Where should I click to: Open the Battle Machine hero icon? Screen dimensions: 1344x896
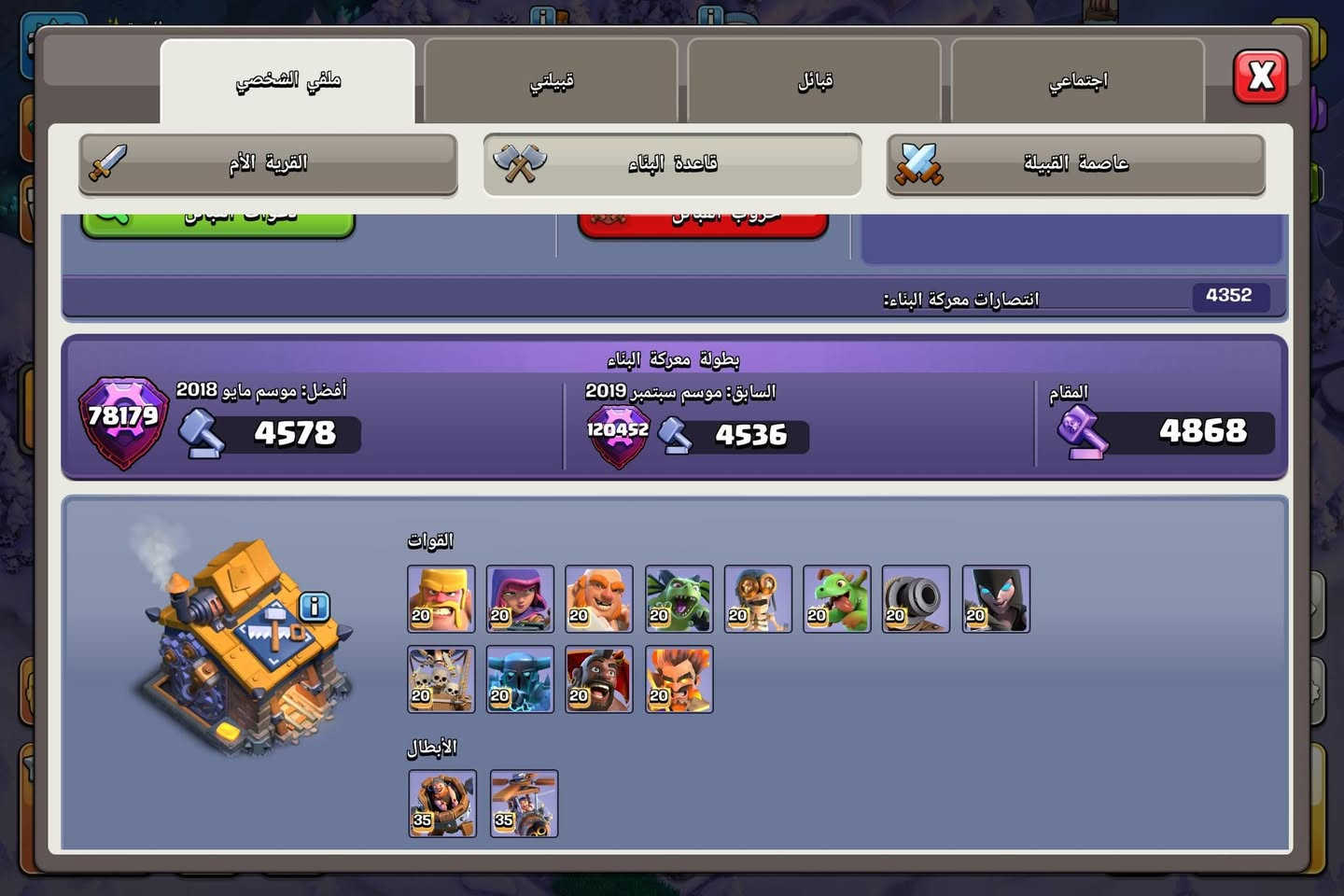pyautogui.click(x=442, y=804)
